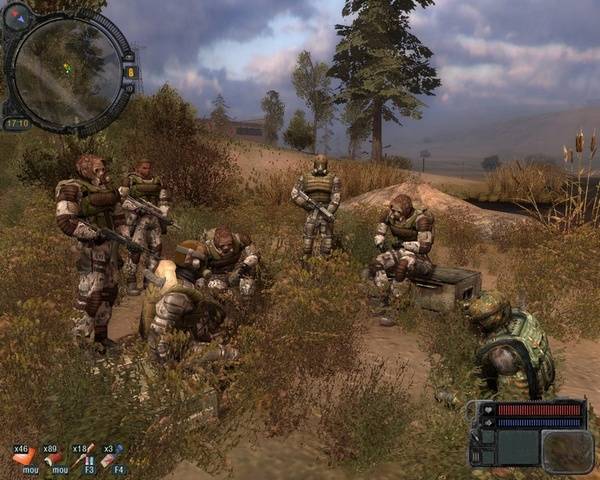Click the circular minimap

point(65,70)
